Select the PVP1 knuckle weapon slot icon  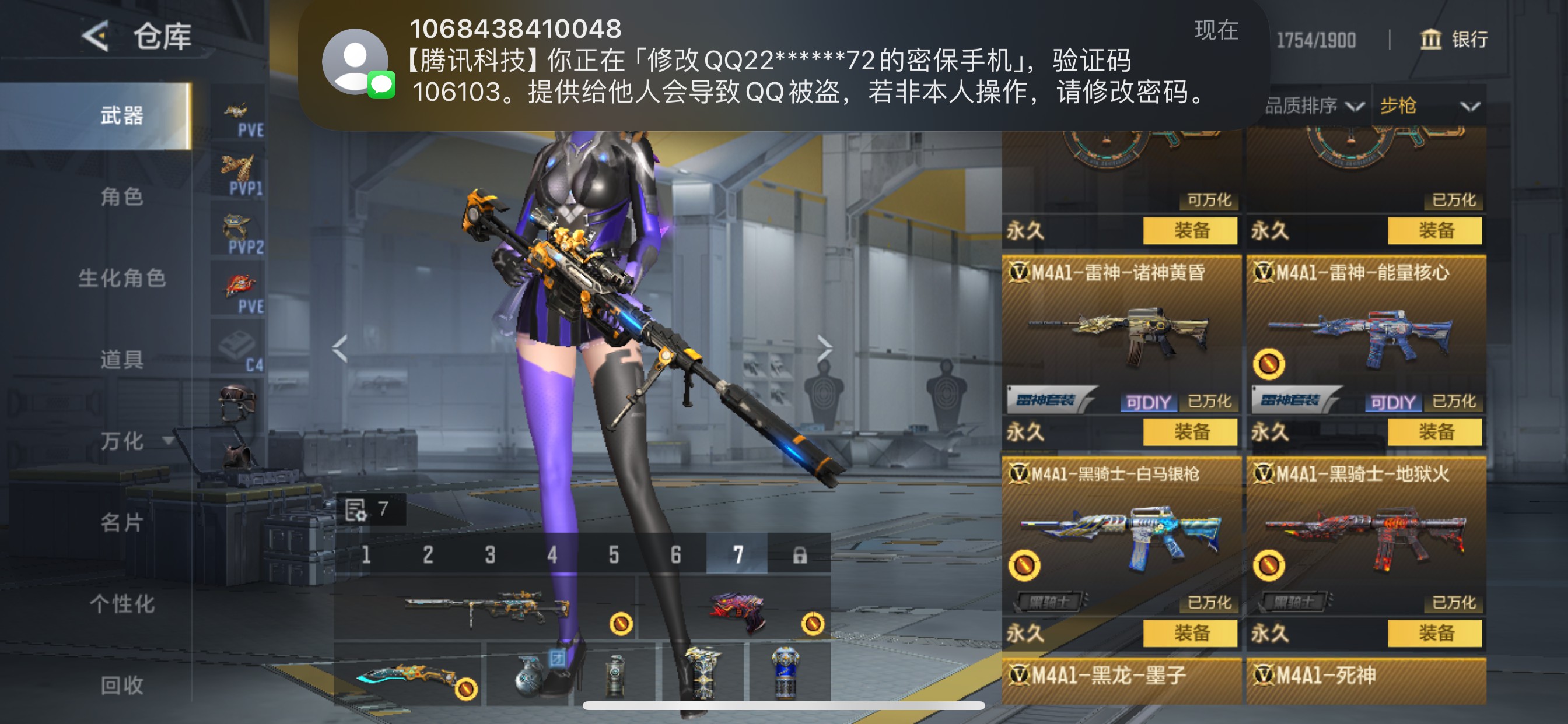(x=237, y=170)
